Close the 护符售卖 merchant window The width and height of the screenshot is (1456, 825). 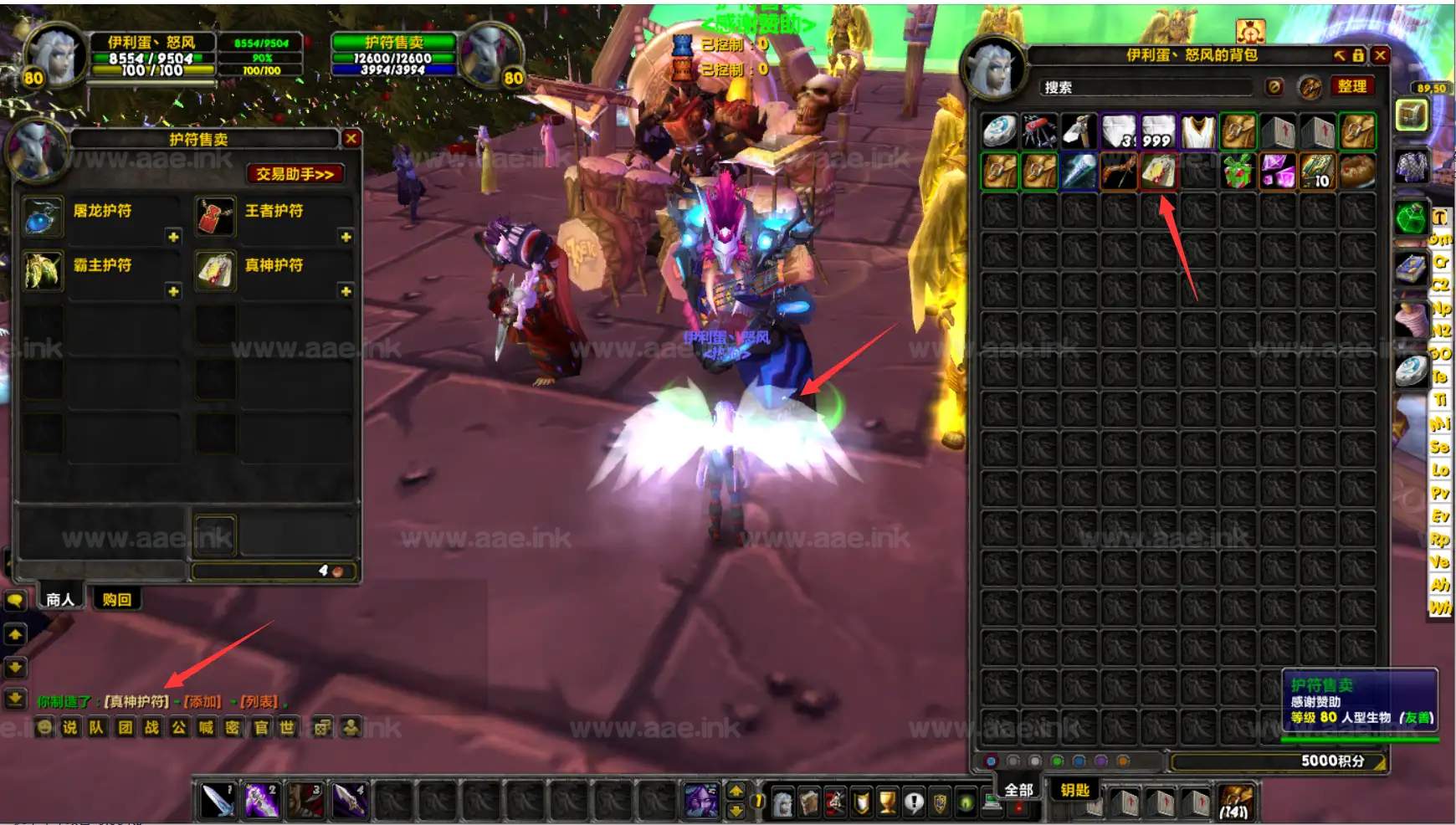pyautogui.click(x=351, y=139)
